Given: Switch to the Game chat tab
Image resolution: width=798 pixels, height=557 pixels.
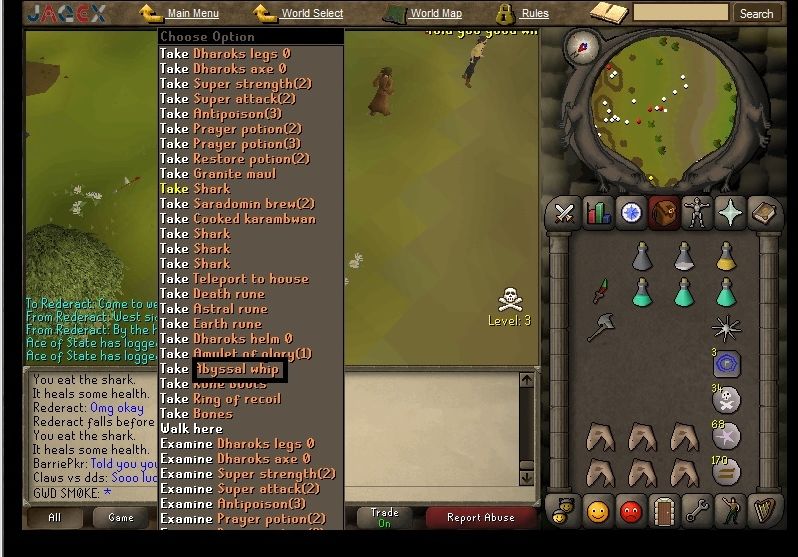Looking at the screenshot, I should (x=121, y=517).
